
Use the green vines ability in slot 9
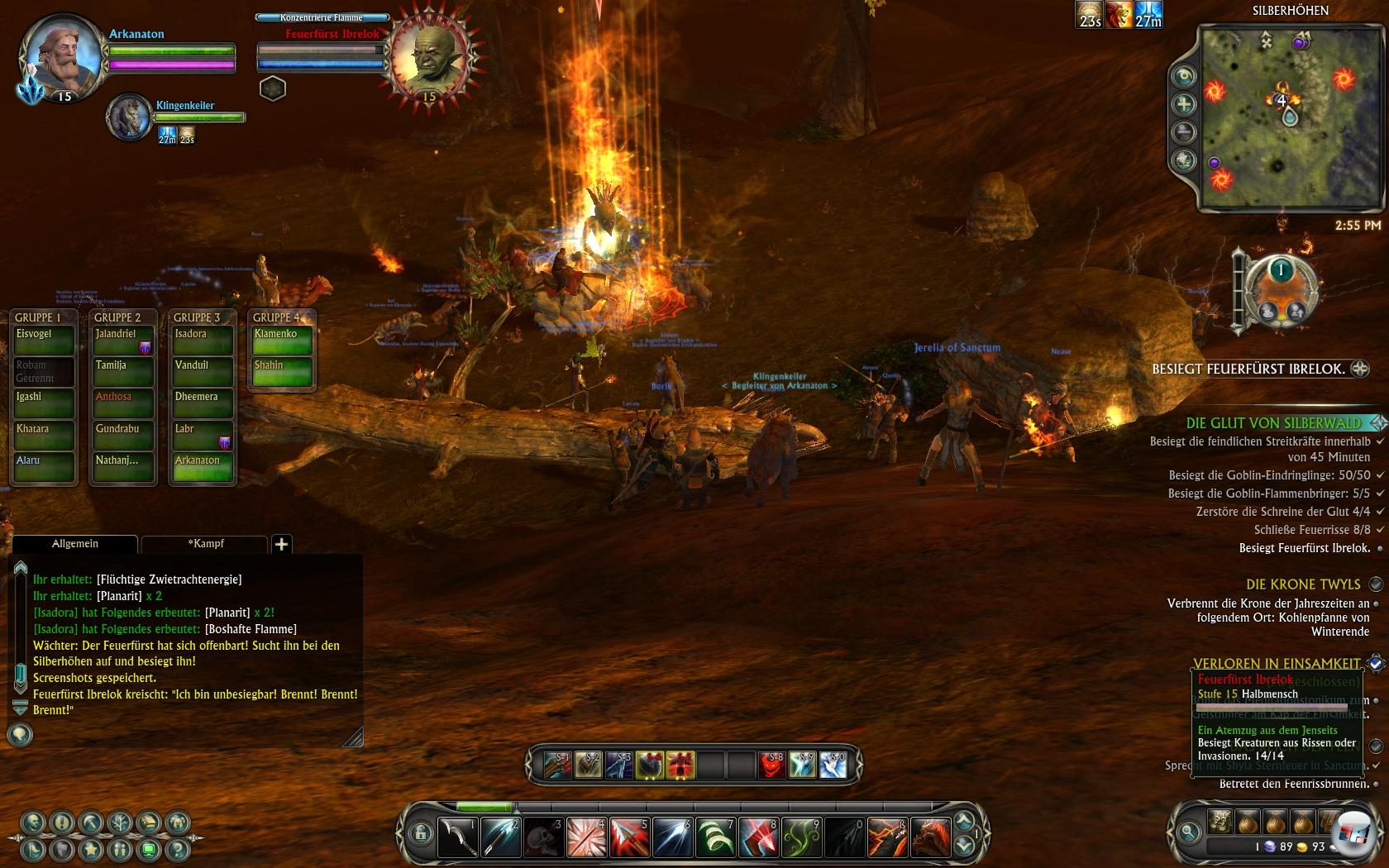801,837
